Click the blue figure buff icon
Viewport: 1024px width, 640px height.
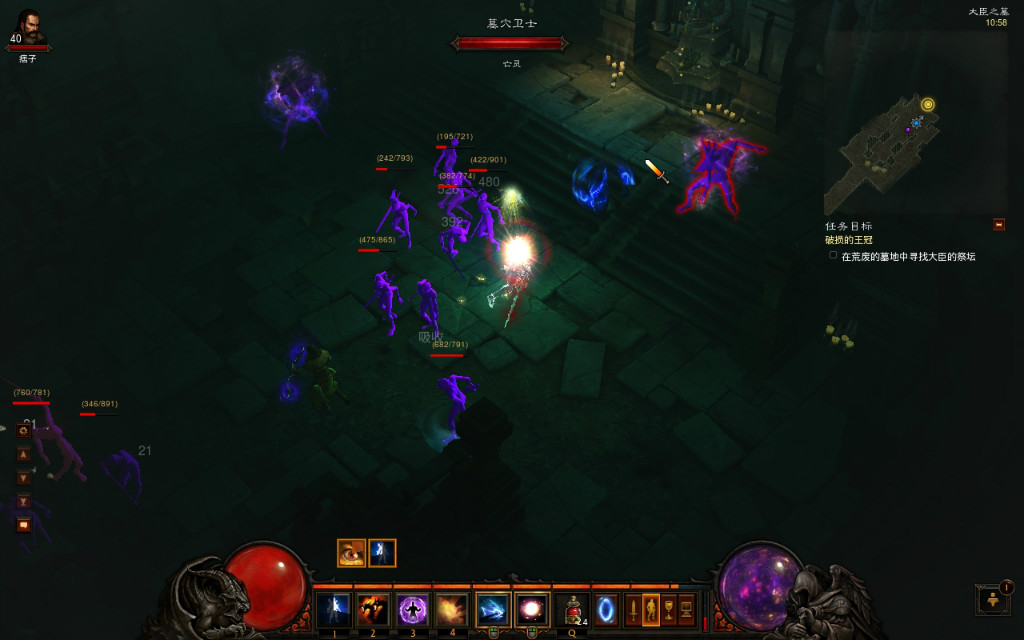coord(382,553)
